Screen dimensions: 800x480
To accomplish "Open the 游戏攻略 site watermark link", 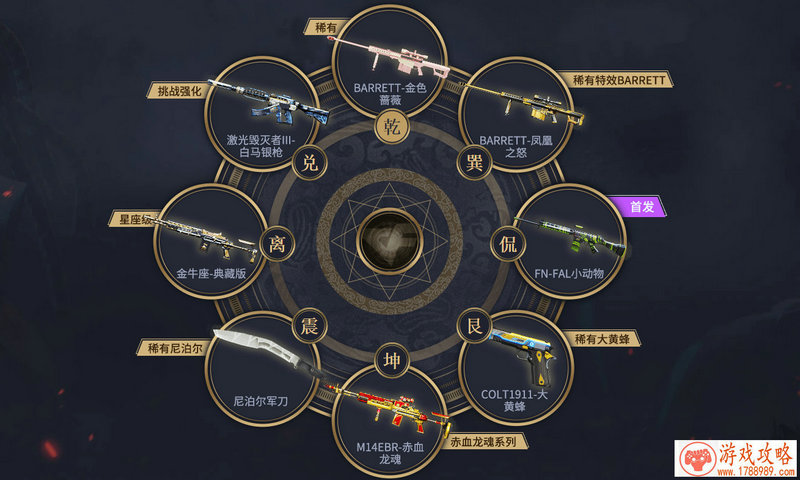I will point(735,459).
